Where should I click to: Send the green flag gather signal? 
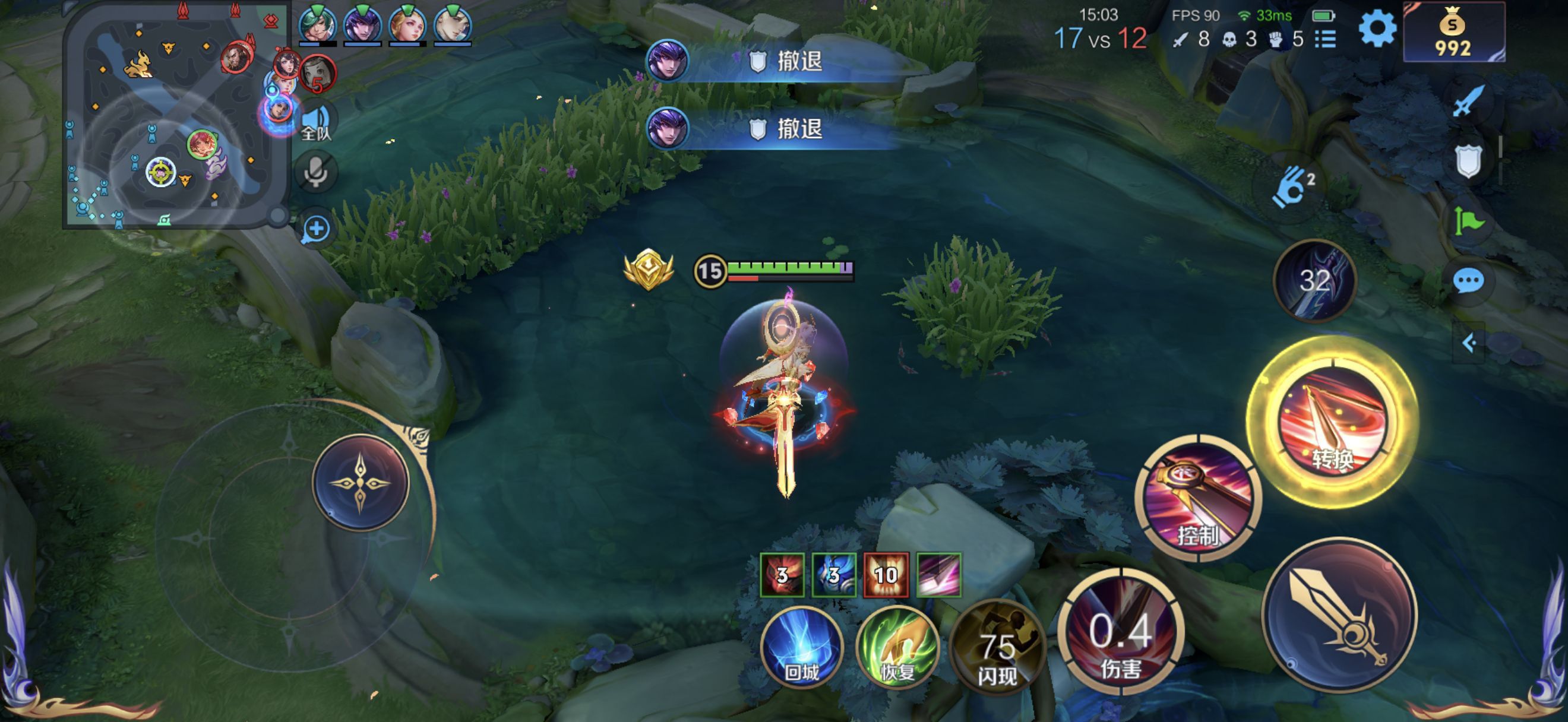pyautogui.click(x=1468, y=221)
